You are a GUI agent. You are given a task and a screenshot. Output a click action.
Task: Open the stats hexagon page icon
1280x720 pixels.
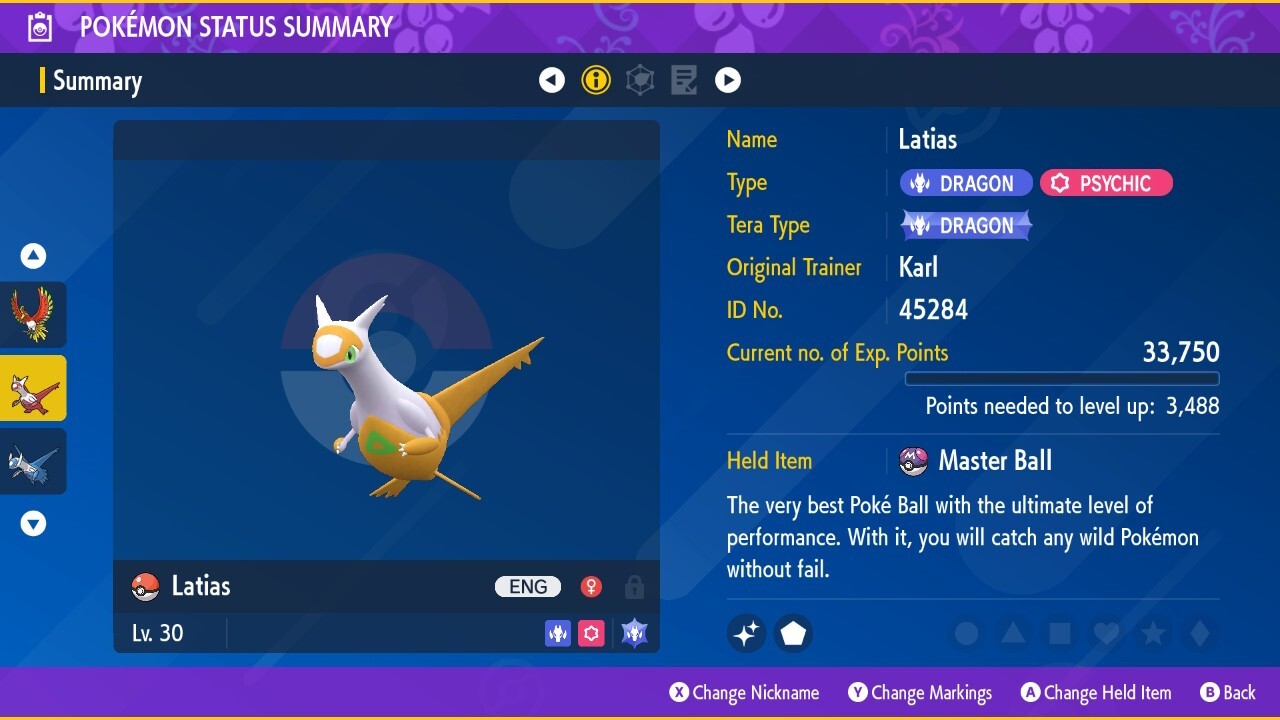[x=640, y=80]
